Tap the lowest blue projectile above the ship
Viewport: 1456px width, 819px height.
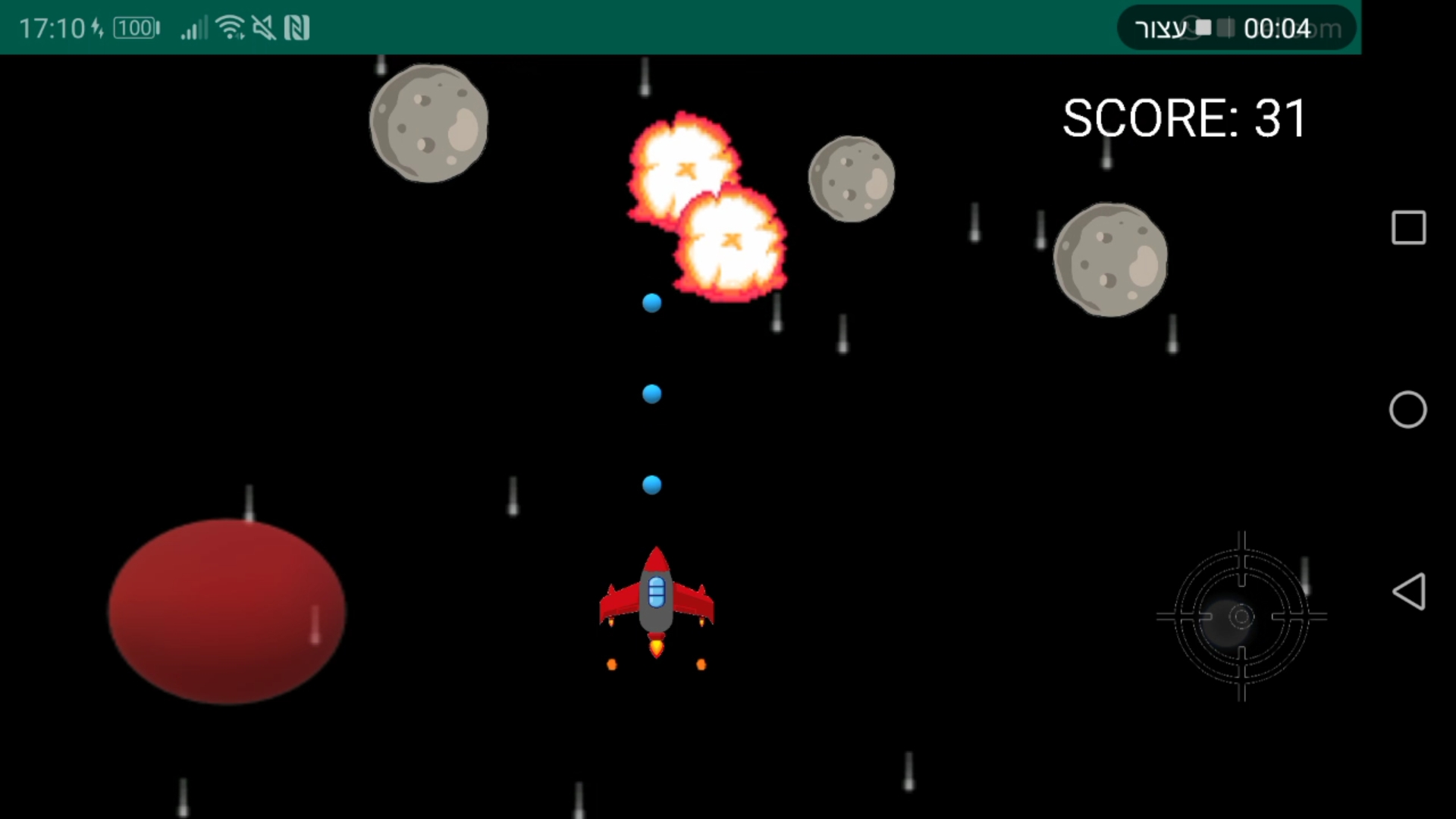point(652,485)
